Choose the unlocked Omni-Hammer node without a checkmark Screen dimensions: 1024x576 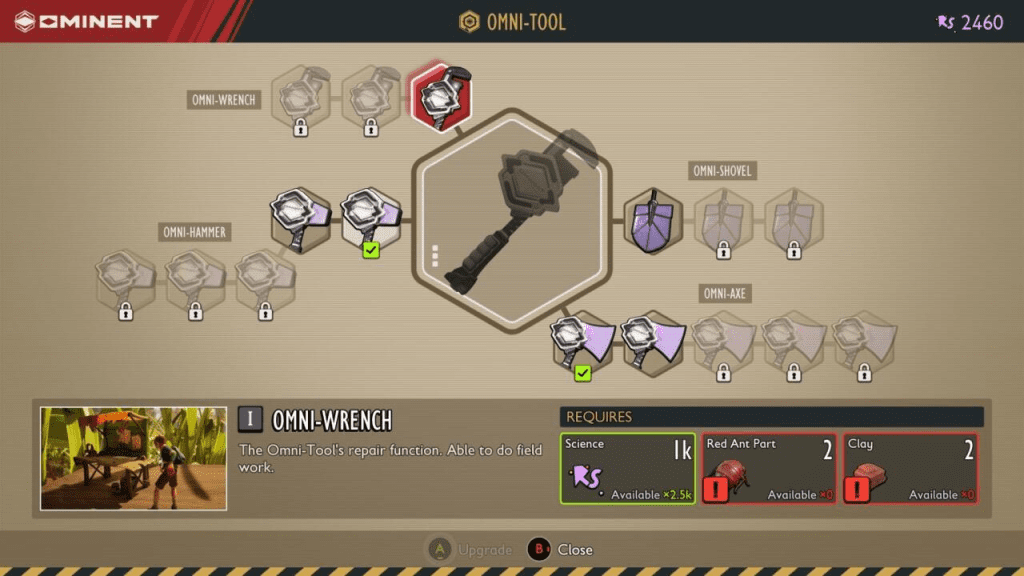[x=300, y=218]
